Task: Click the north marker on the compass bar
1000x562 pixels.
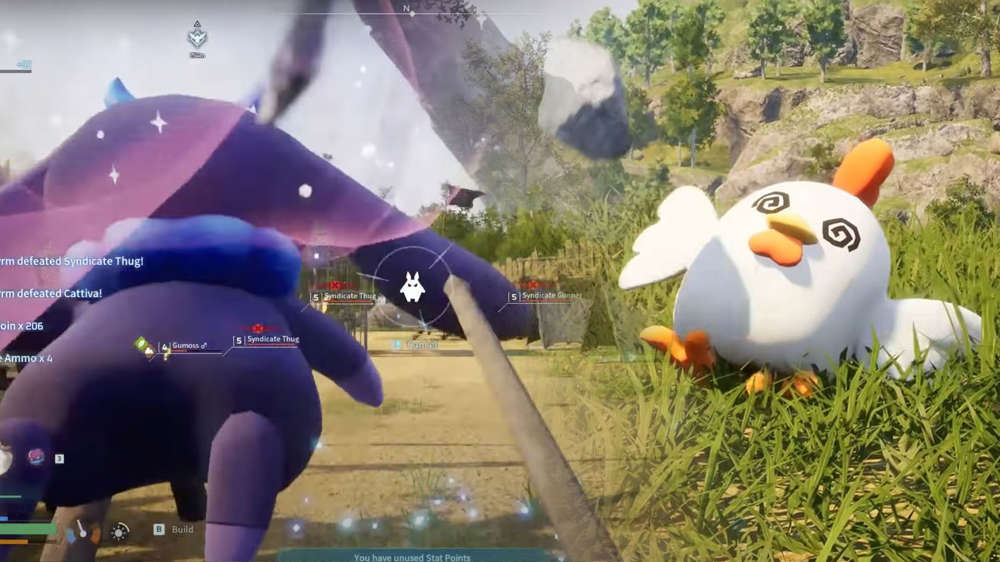Action: [x=408, y=8]
